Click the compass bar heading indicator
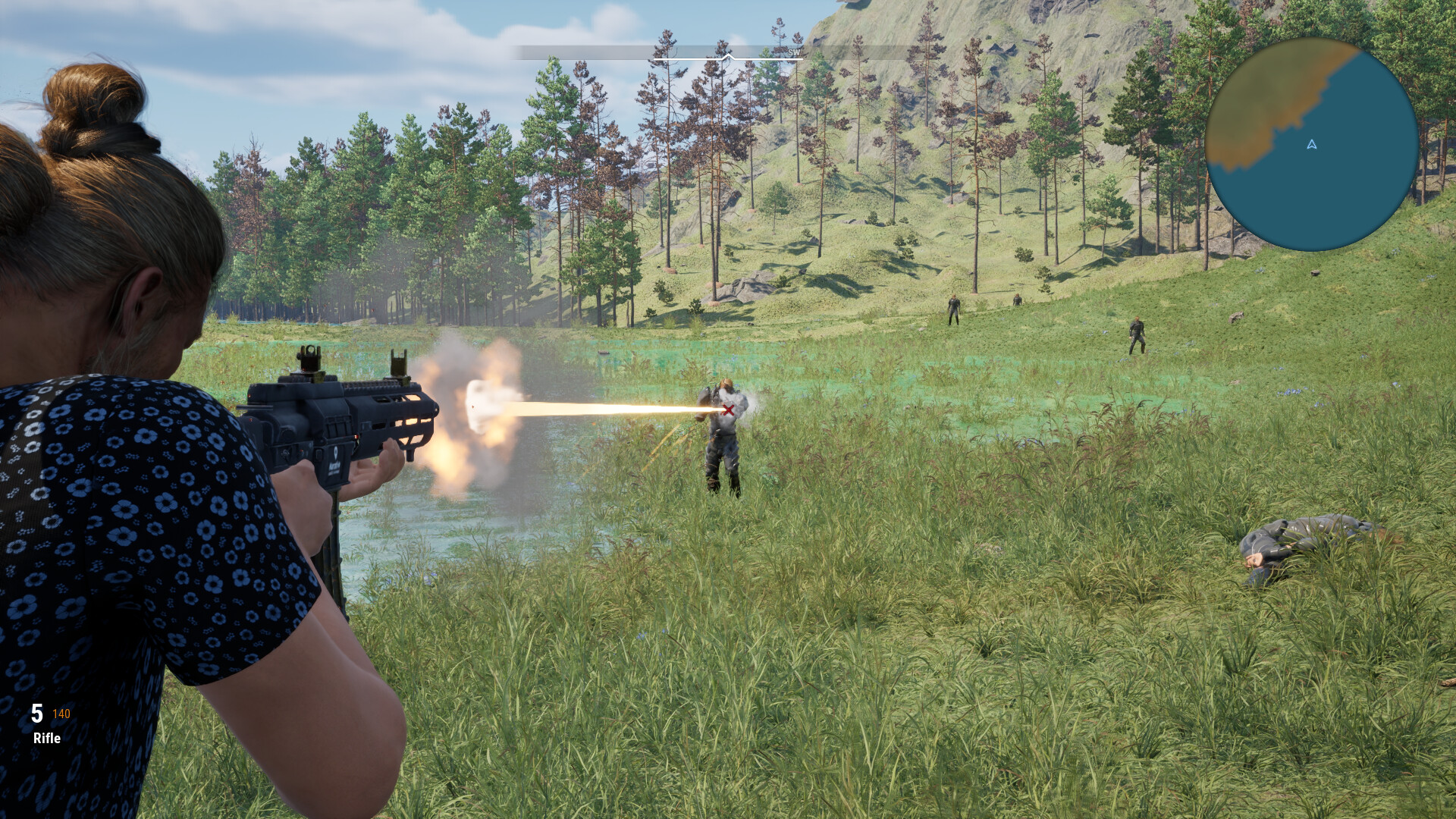The image size is (1456, 819). (x=727, y=56)
